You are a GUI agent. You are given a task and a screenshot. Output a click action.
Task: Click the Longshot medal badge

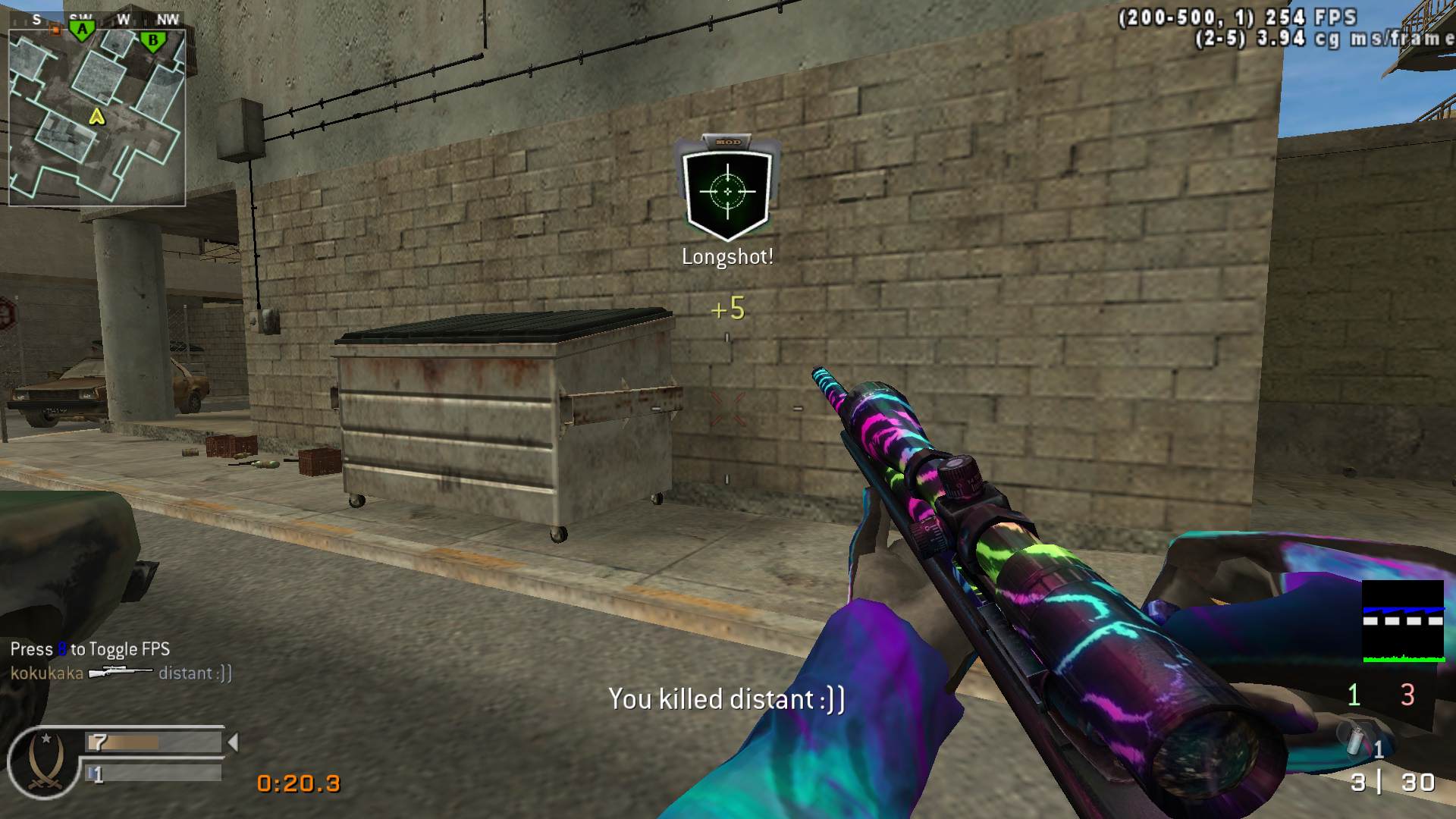pyautogui.click(x=727, y=190)
